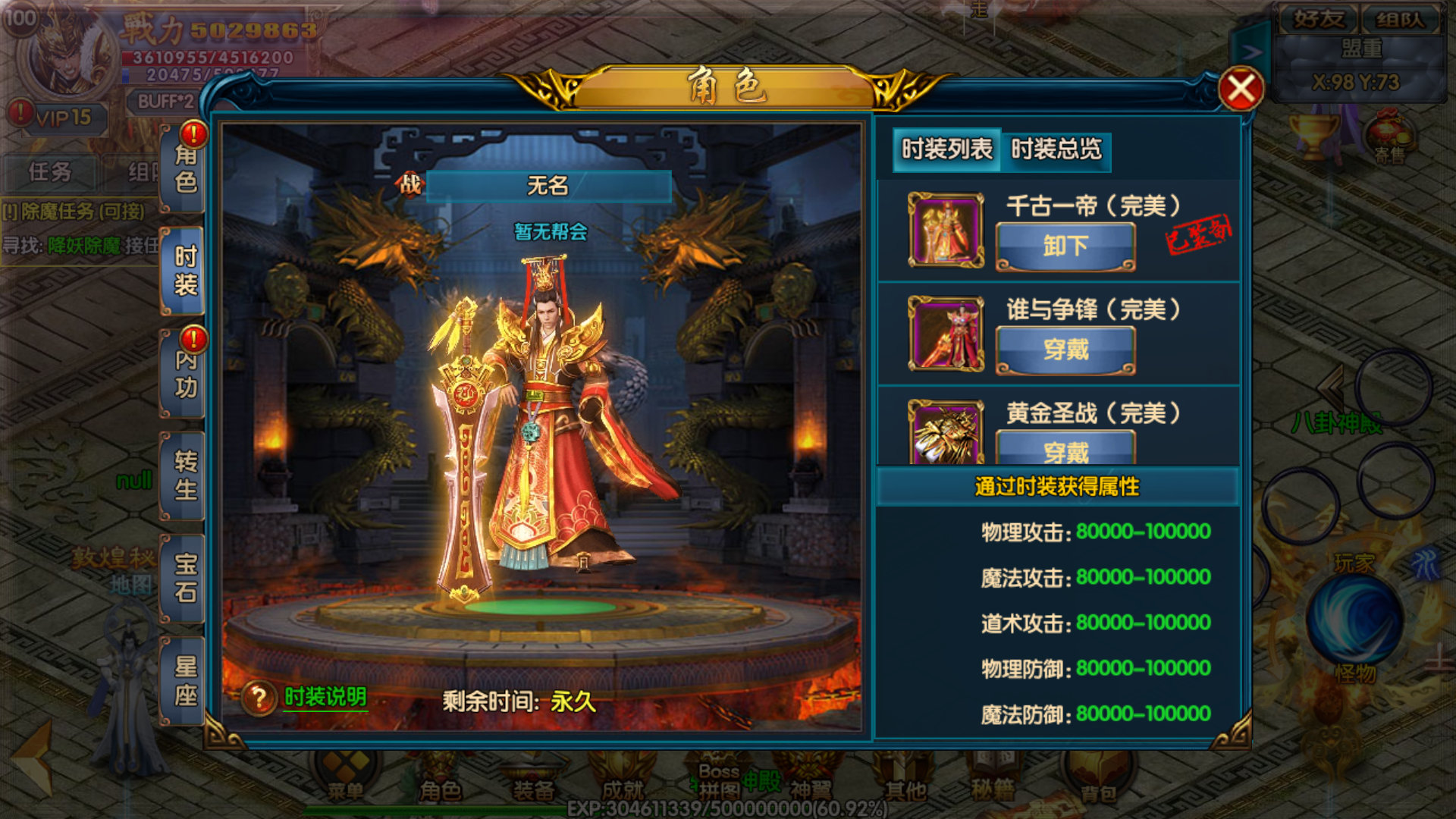Go to the 宝石 side tab
The image size is (1456, 819).
point(185,579)
